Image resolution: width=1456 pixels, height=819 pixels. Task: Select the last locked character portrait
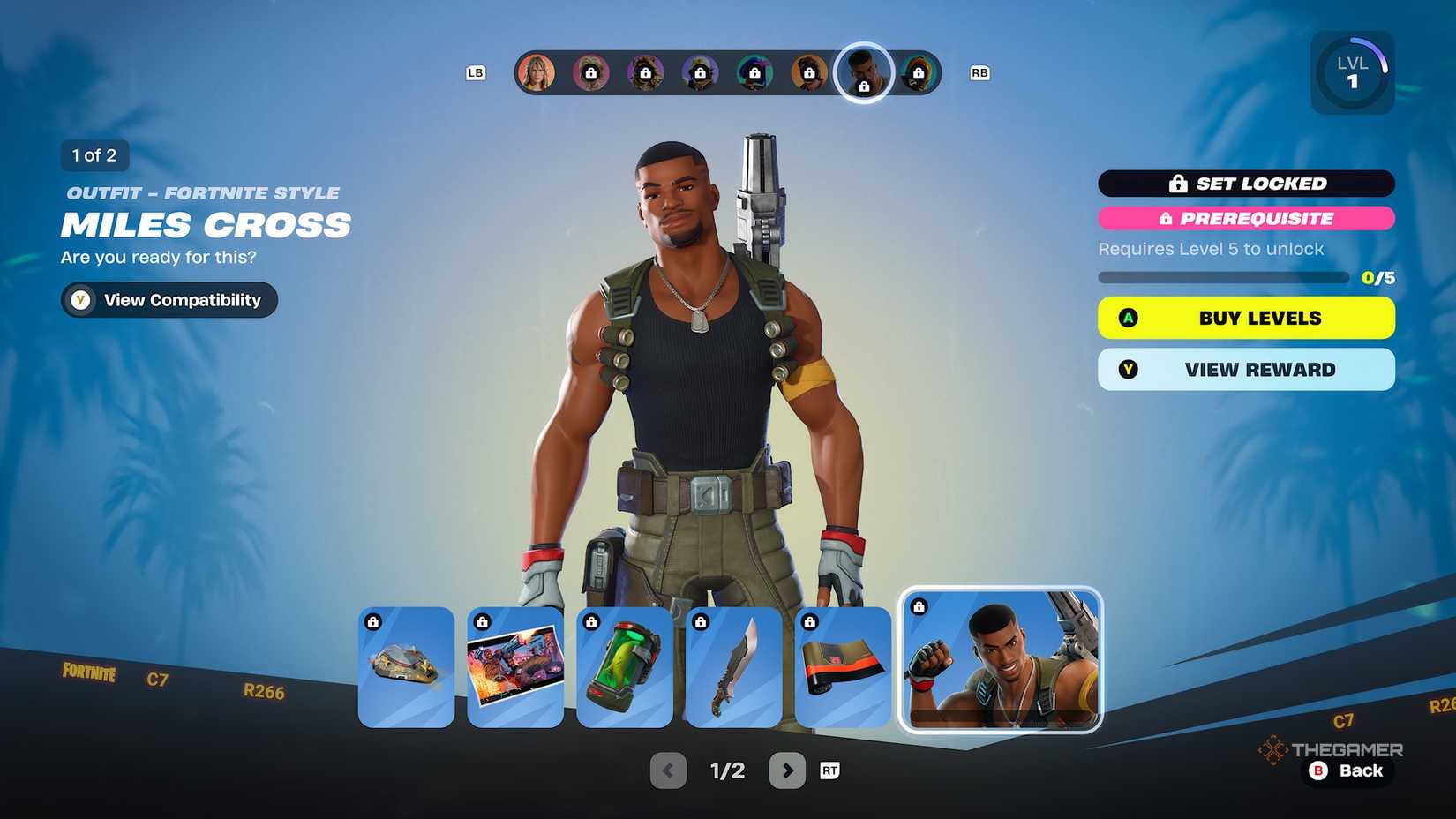[x=918, y=73]
